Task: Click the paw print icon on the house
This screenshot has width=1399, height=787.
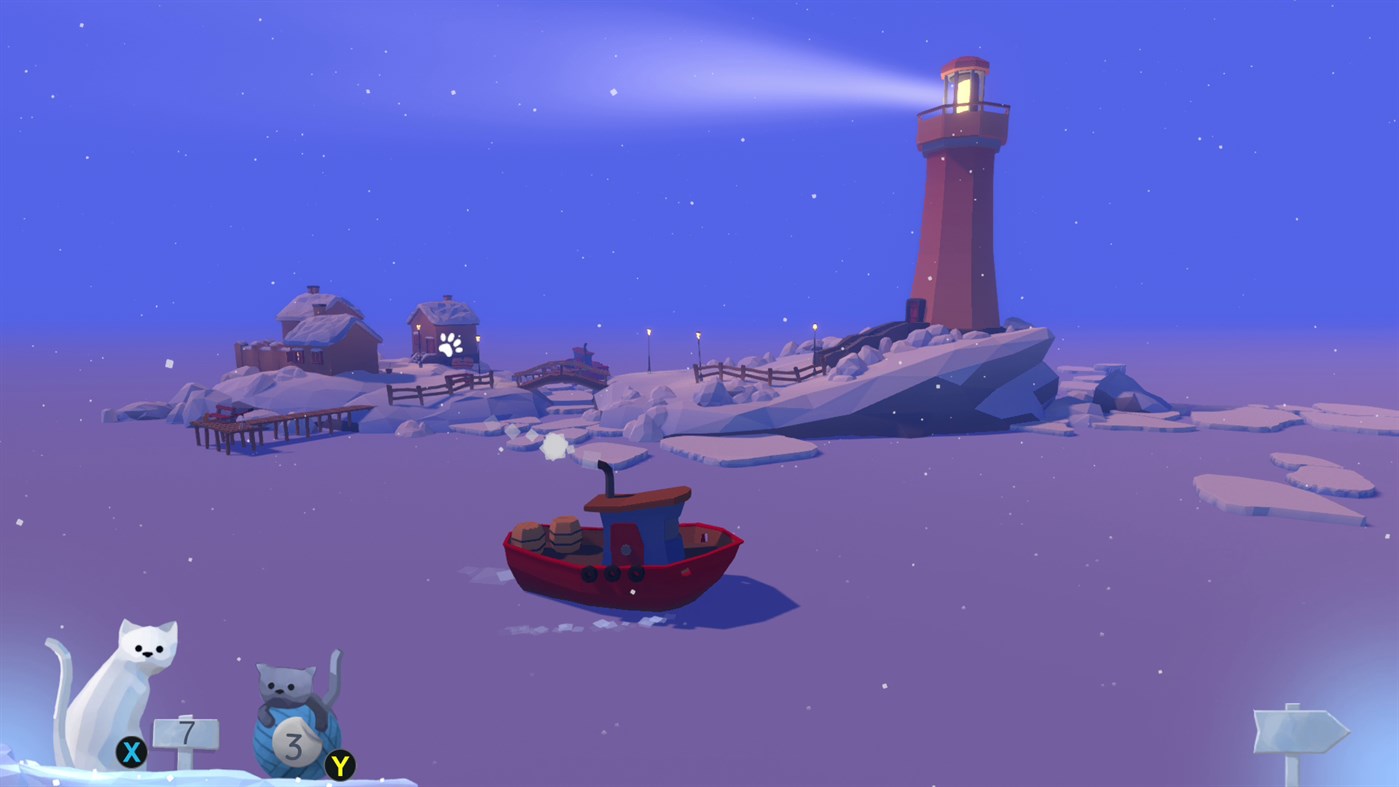Action: coord(449,343)
